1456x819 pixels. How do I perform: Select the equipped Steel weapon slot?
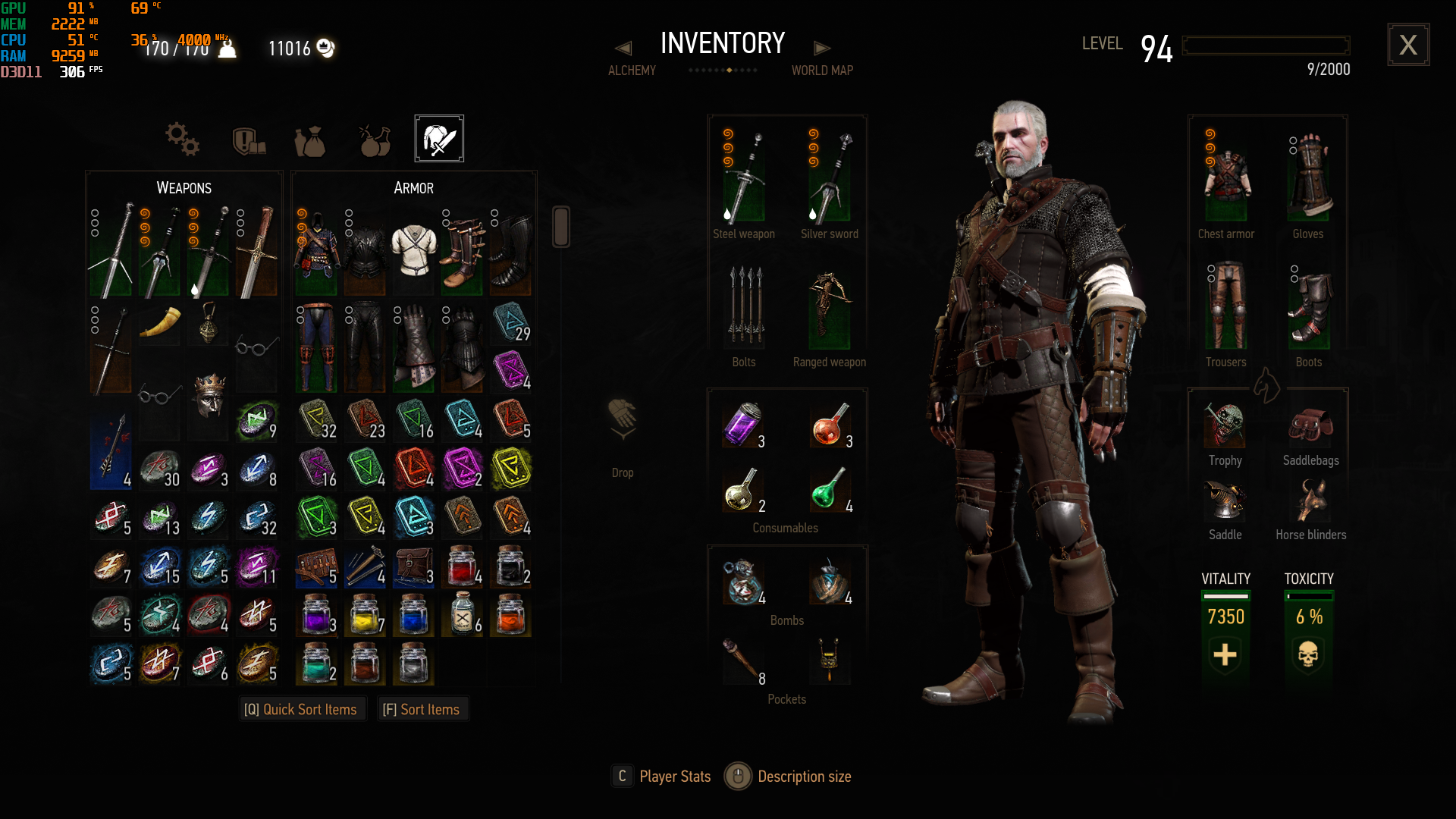pos(744,178)
